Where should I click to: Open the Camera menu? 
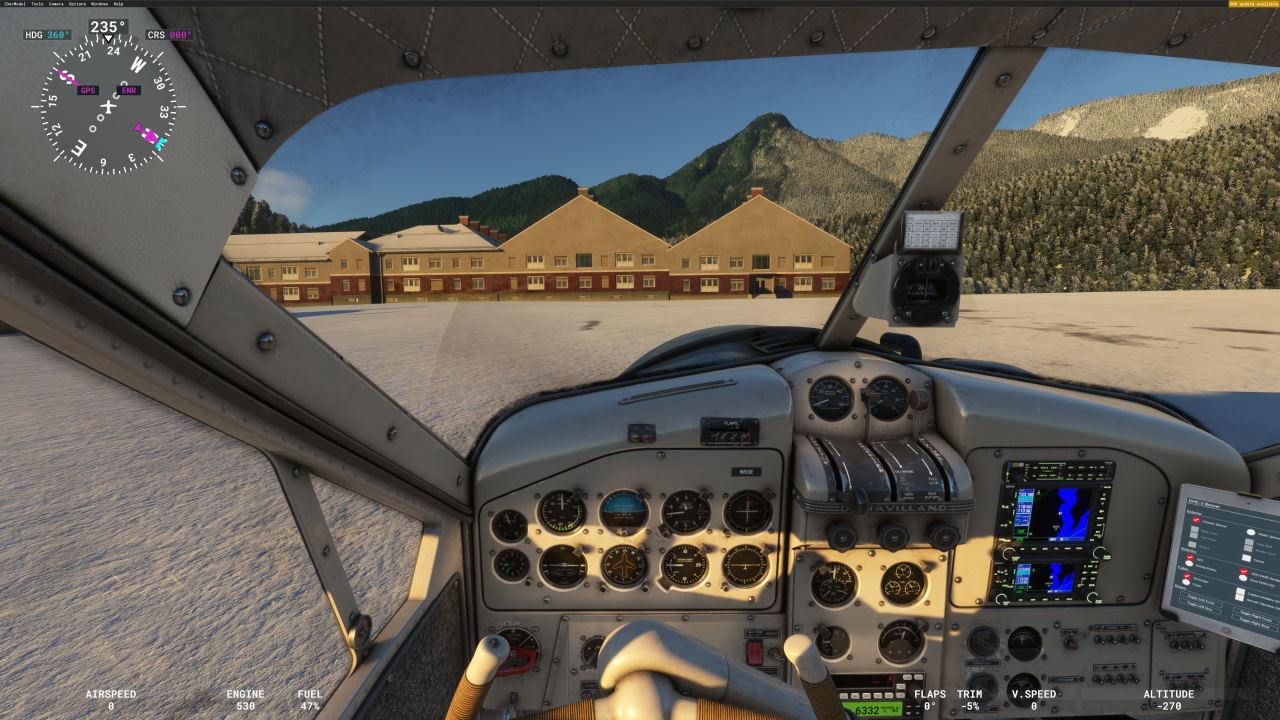pyautogui.click(x=56, y=4)
